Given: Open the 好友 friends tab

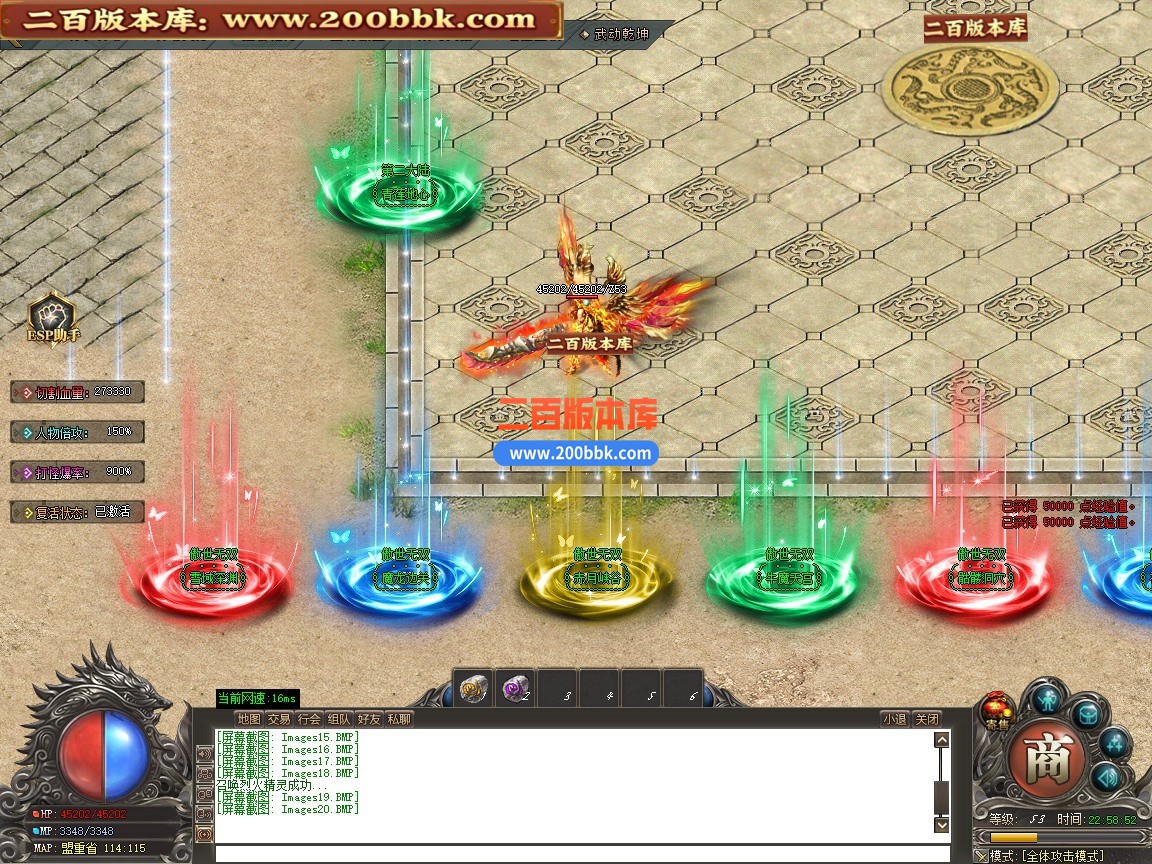Looking at the screenshot, I should [x=369, y=719].
